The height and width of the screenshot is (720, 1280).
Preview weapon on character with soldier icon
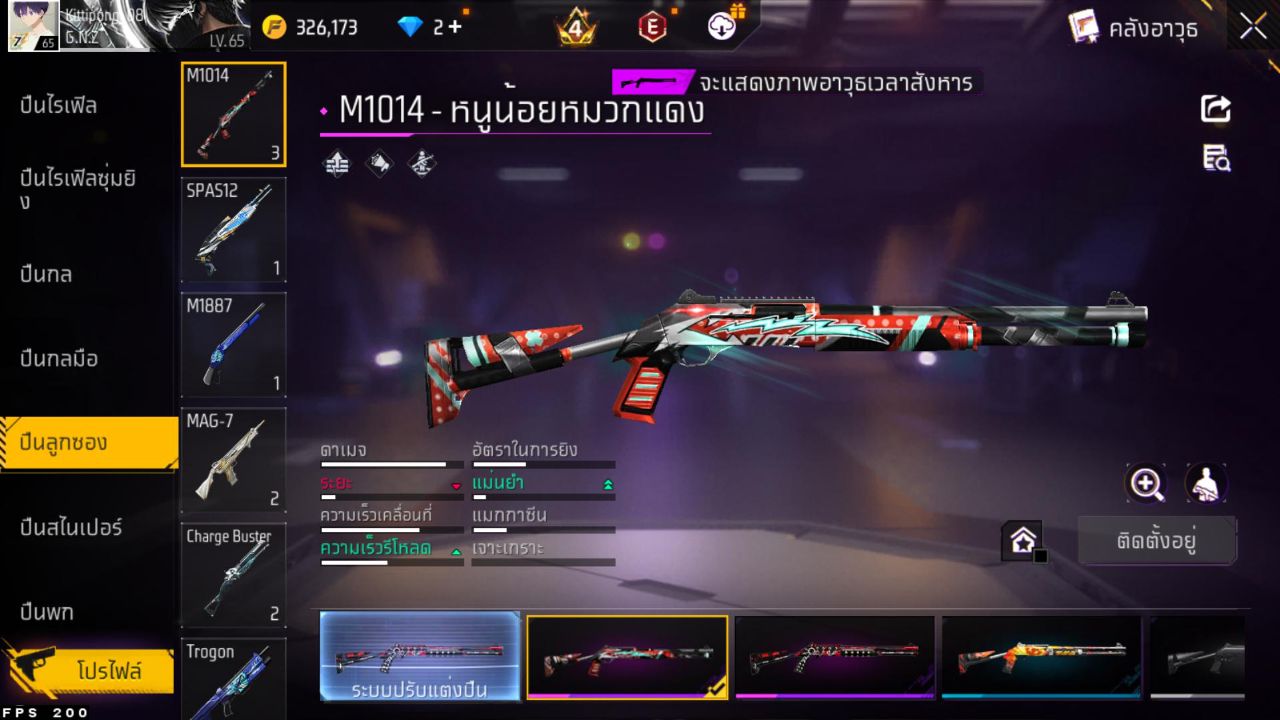tap(1205, 483)
